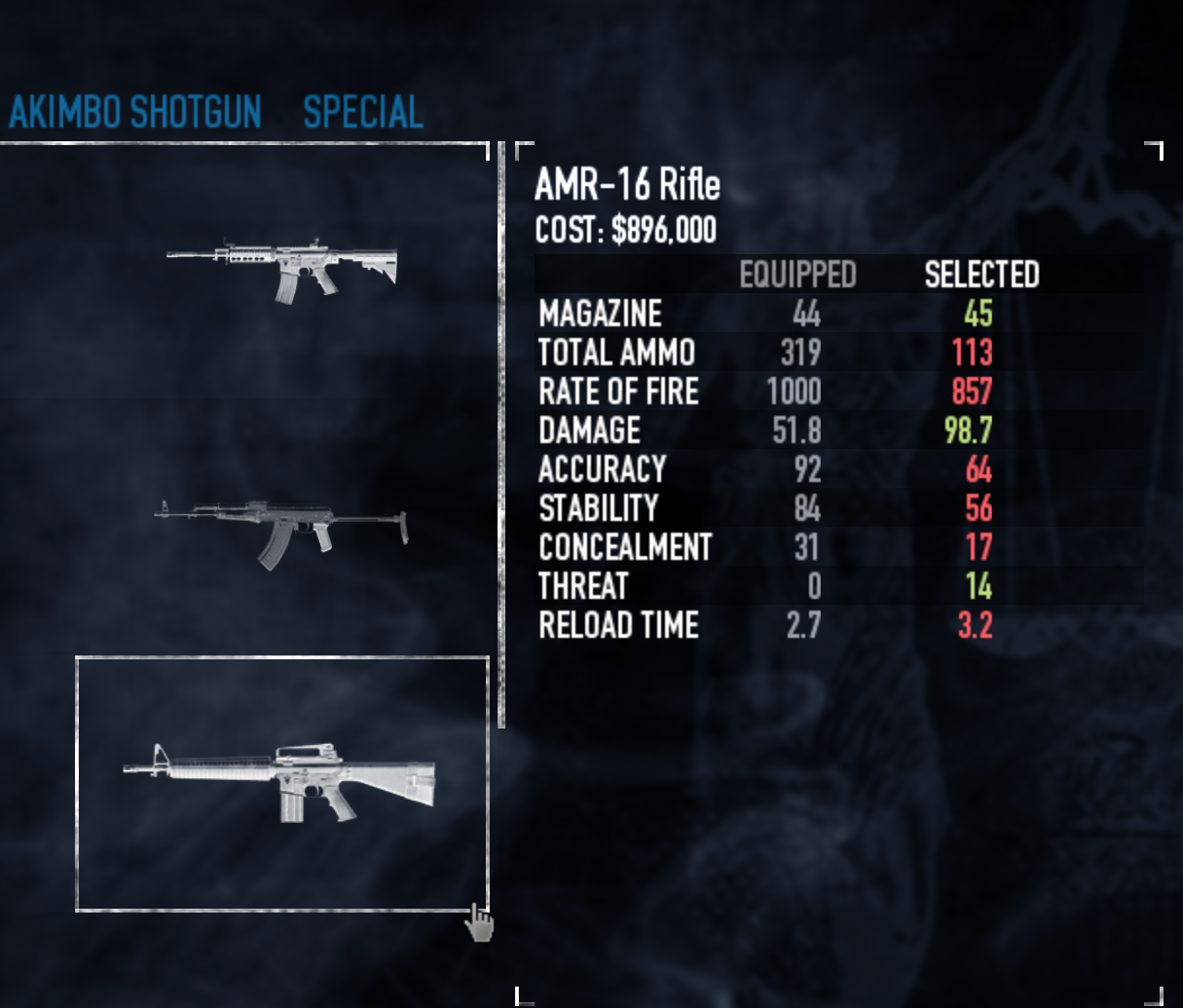
Task: Choose the AK-style folding stock rifle
Action: point(281,533)
